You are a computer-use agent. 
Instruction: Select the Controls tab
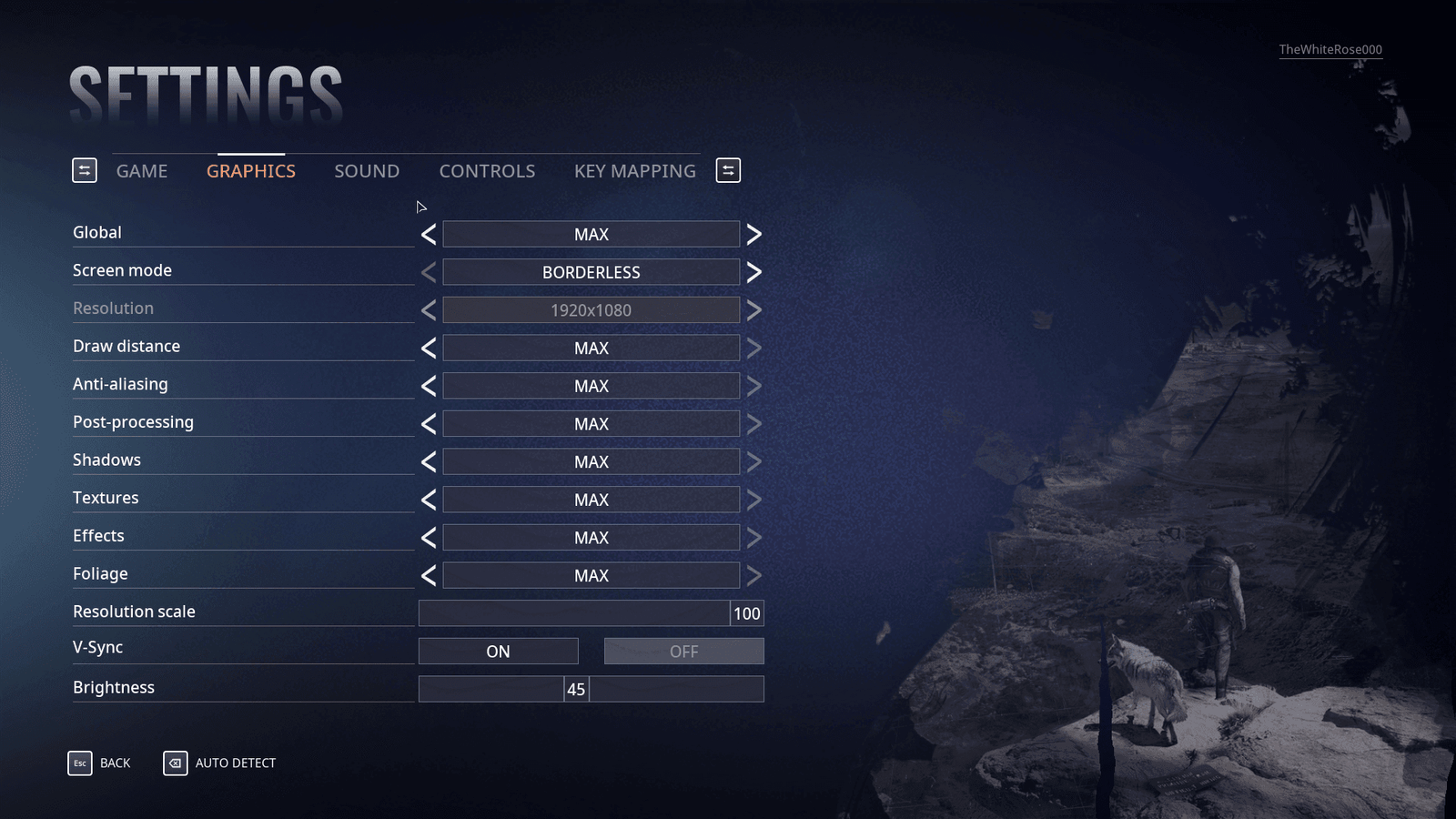[x=487, y=171]
